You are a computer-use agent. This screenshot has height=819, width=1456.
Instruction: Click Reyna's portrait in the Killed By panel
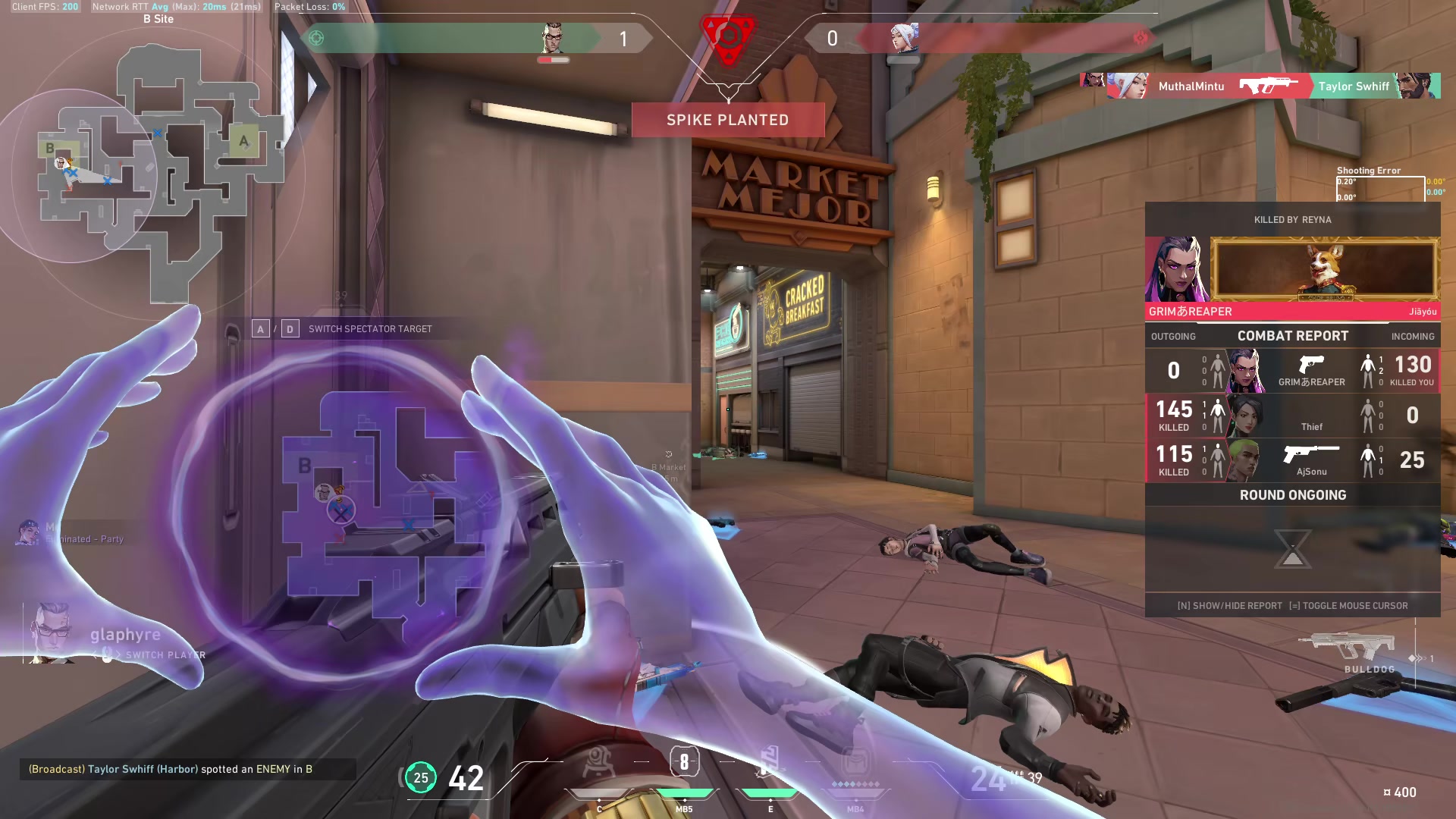click(x=1177, y=270)
